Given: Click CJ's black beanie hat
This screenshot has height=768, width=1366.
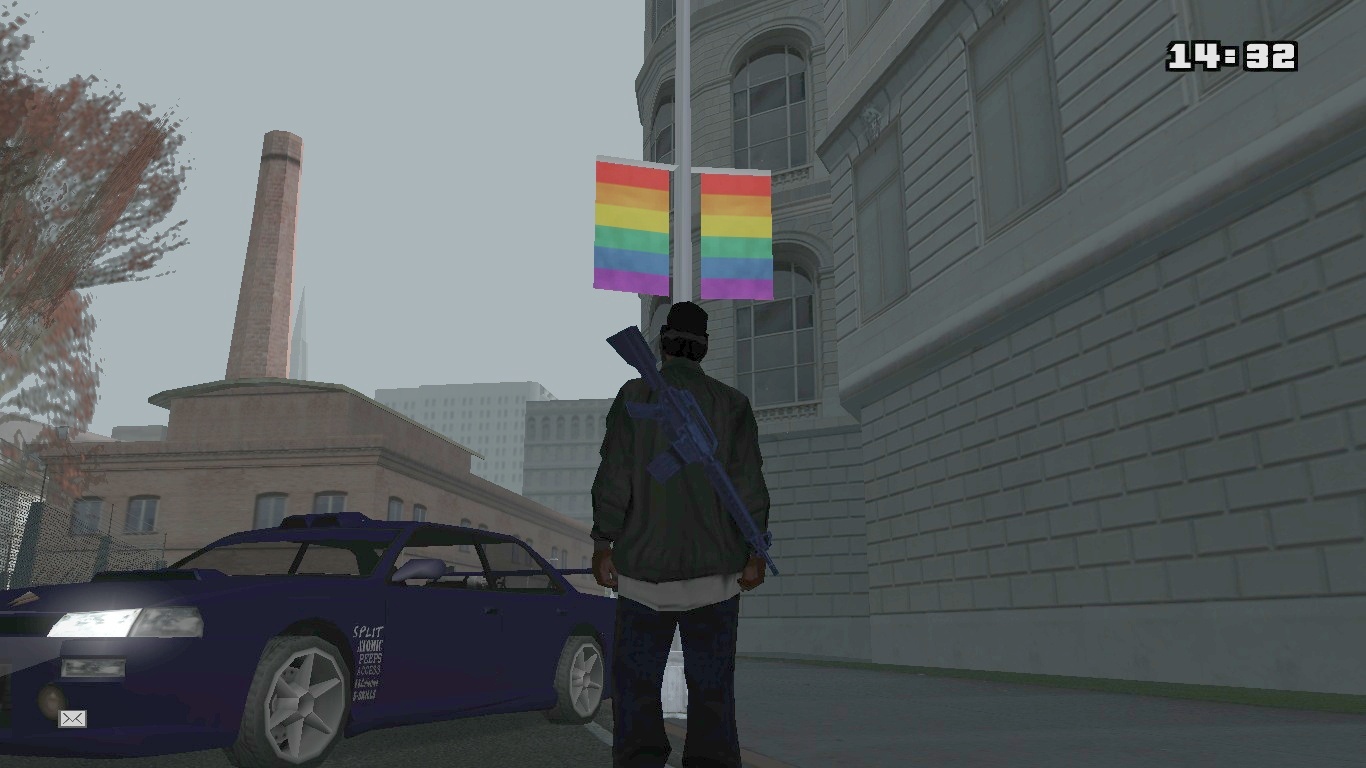Looking at the screenshot, I should pyautogui.click(x=688, y=318).
